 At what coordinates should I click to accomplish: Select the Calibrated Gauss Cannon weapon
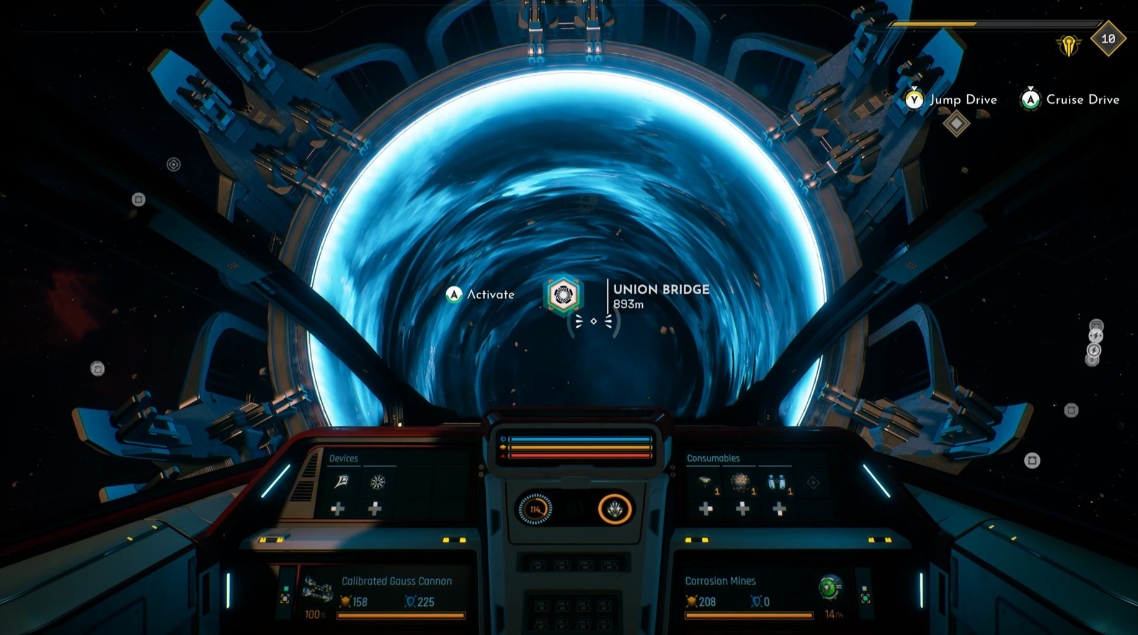tap(396, 581)
